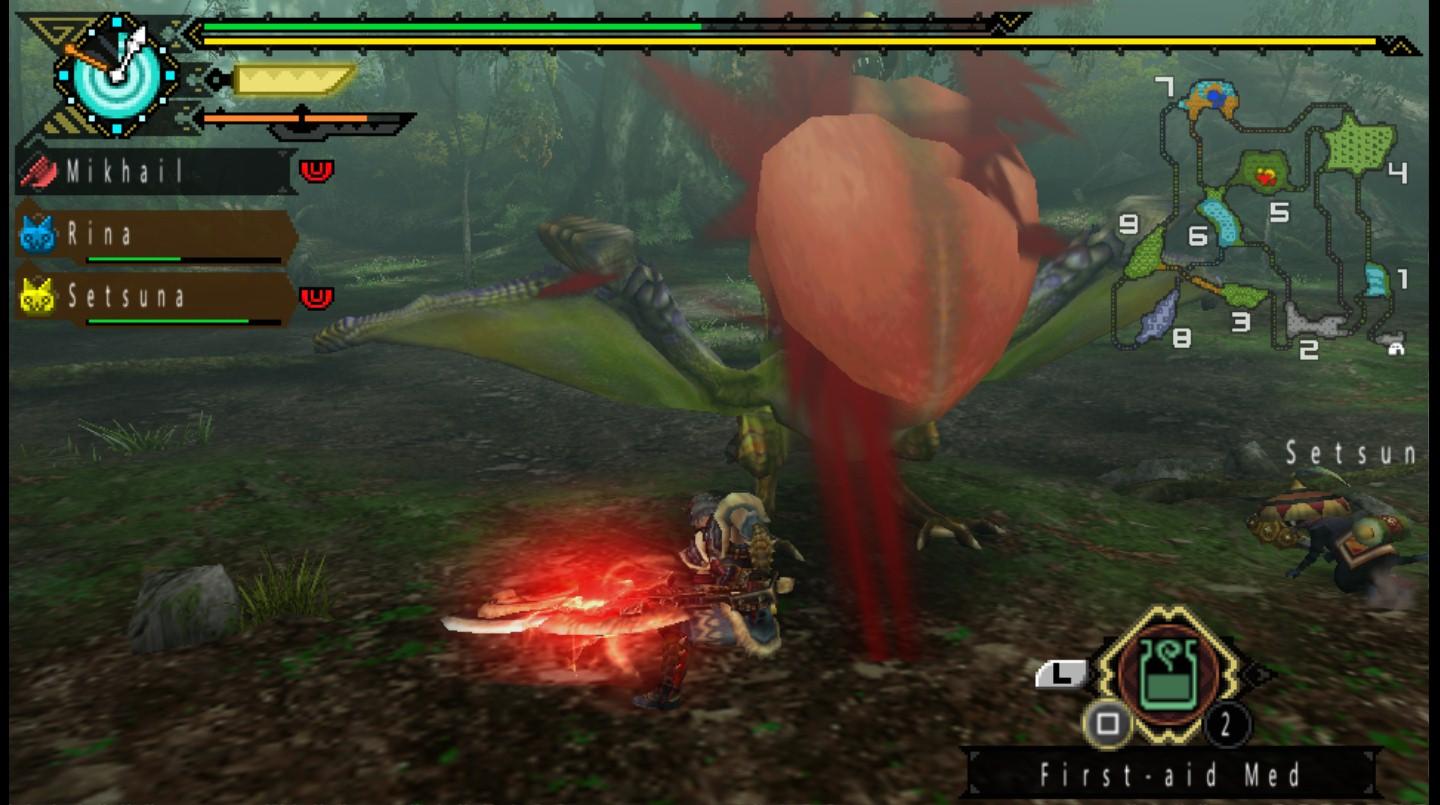Click the First-aid Med name label
Screen dimensions: 1440x805
(x=1170, y=774)
